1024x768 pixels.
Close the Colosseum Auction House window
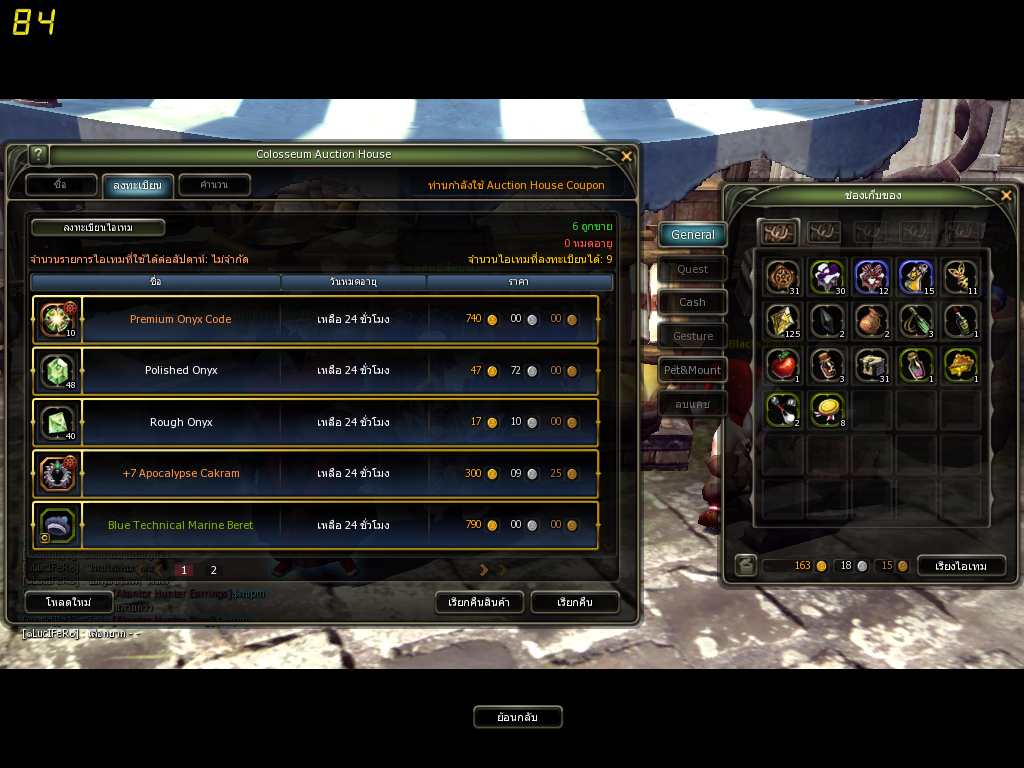[x=627, y=156]
